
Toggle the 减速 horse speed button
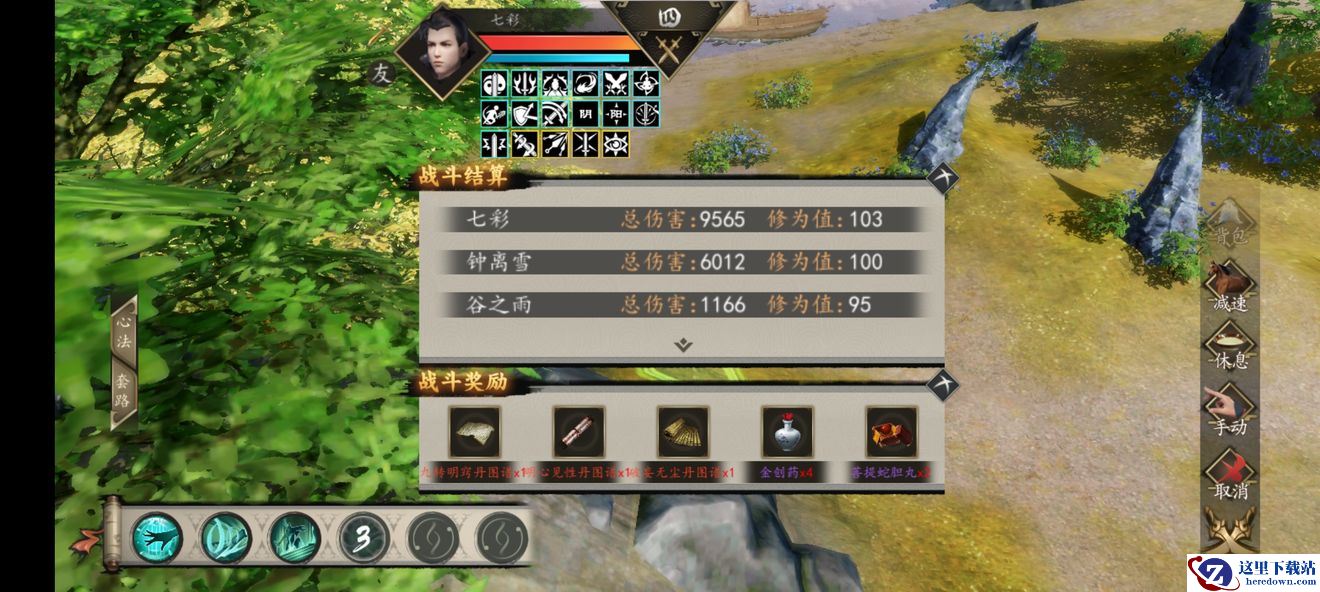coord(1230,289)
